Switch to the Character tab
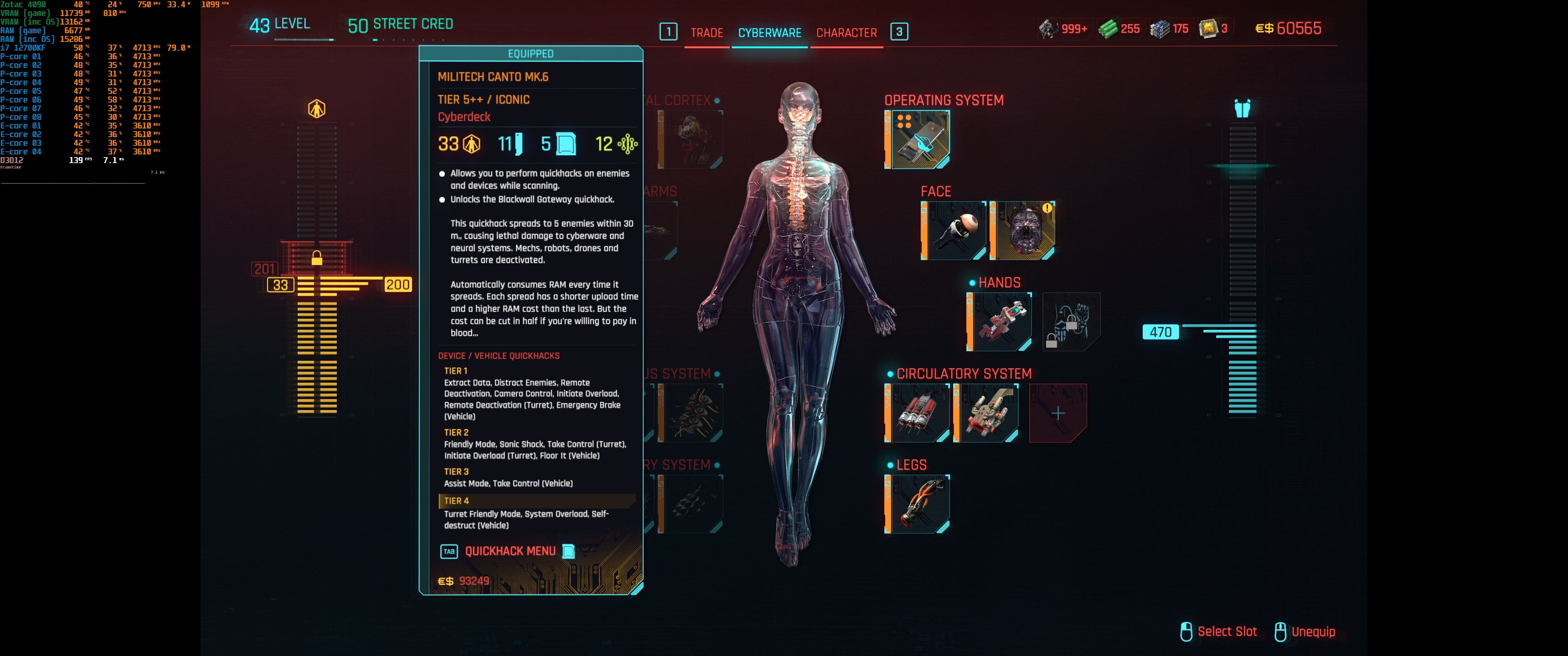The width and height of the screenshot is (1568, 656). coord(846,33)
